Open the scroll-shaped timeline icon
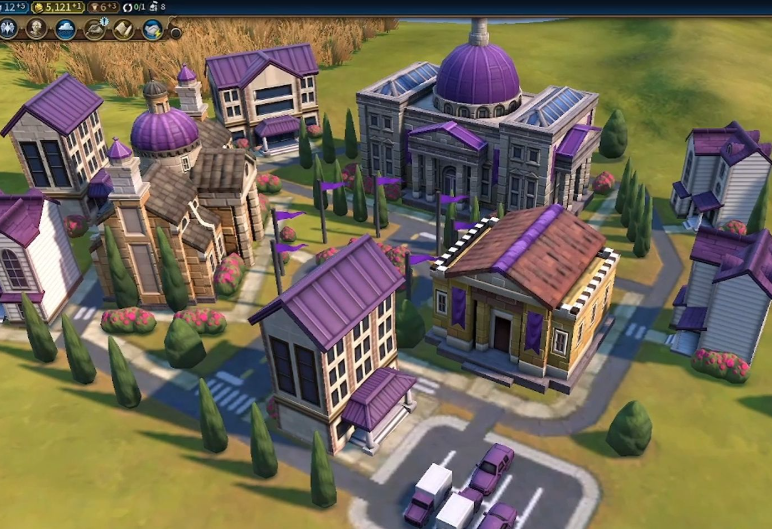Screen dimensions: 772x529 click(x=124, y=29)
